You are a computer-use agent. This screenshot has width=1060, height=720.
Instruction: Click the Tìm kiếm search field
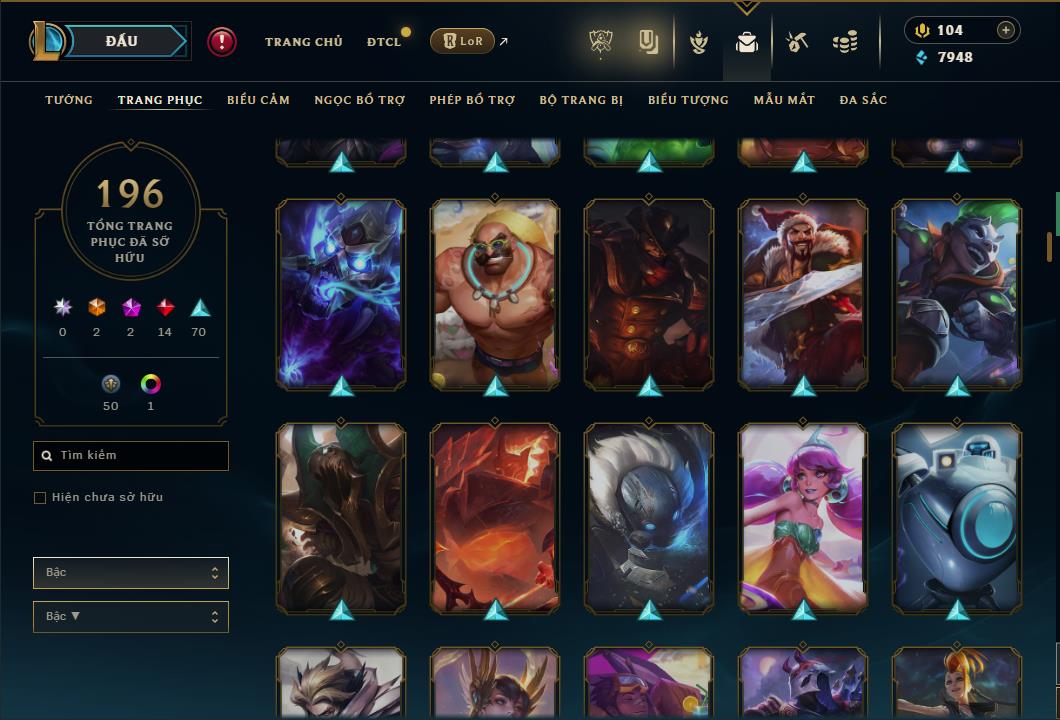coord(131,456)
